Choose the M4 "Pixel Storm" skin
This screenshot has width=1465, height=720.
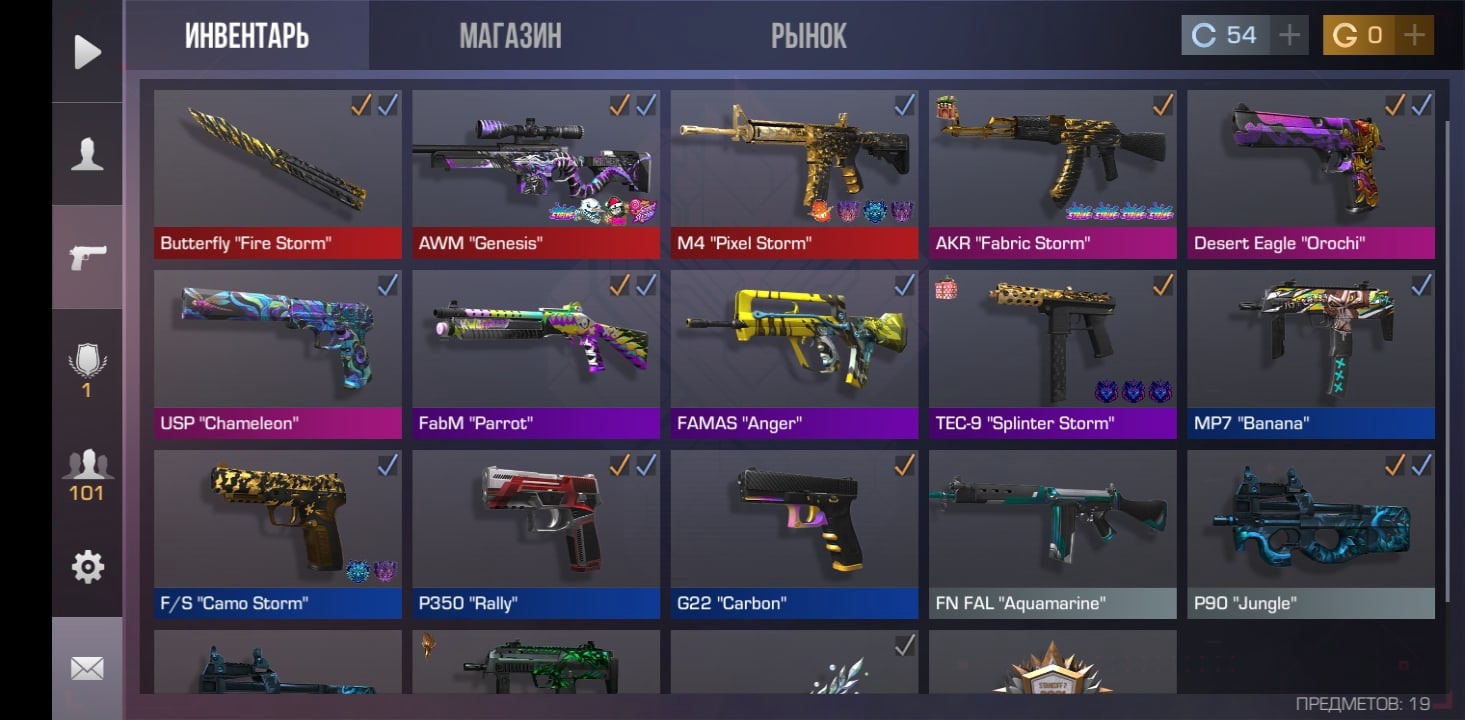tap(794, 174)
